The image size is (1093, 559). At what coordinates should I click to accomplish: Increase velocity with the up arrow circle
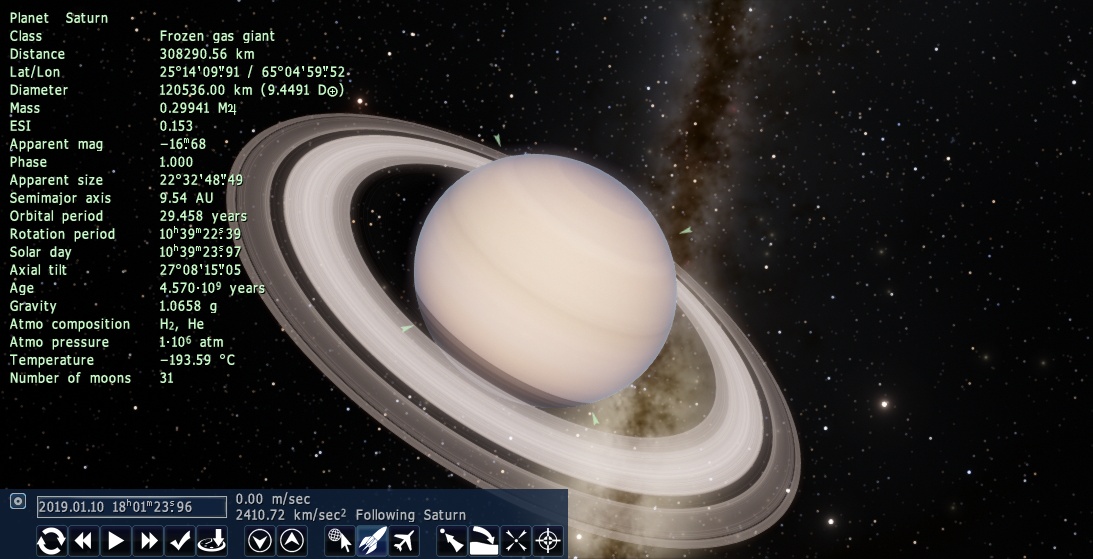tap(291, 541)
